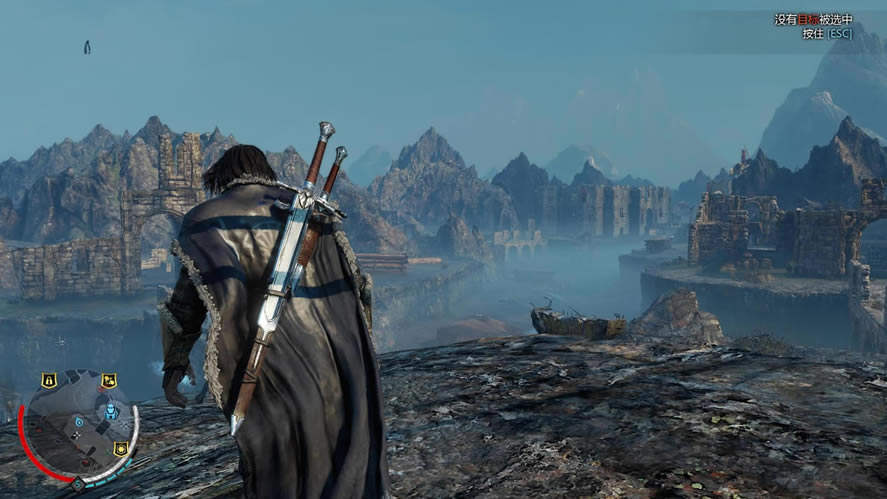Click the circular minimap
Image resolution: width=887 pixels, height=499 pixels.
[x=80, y=427]
